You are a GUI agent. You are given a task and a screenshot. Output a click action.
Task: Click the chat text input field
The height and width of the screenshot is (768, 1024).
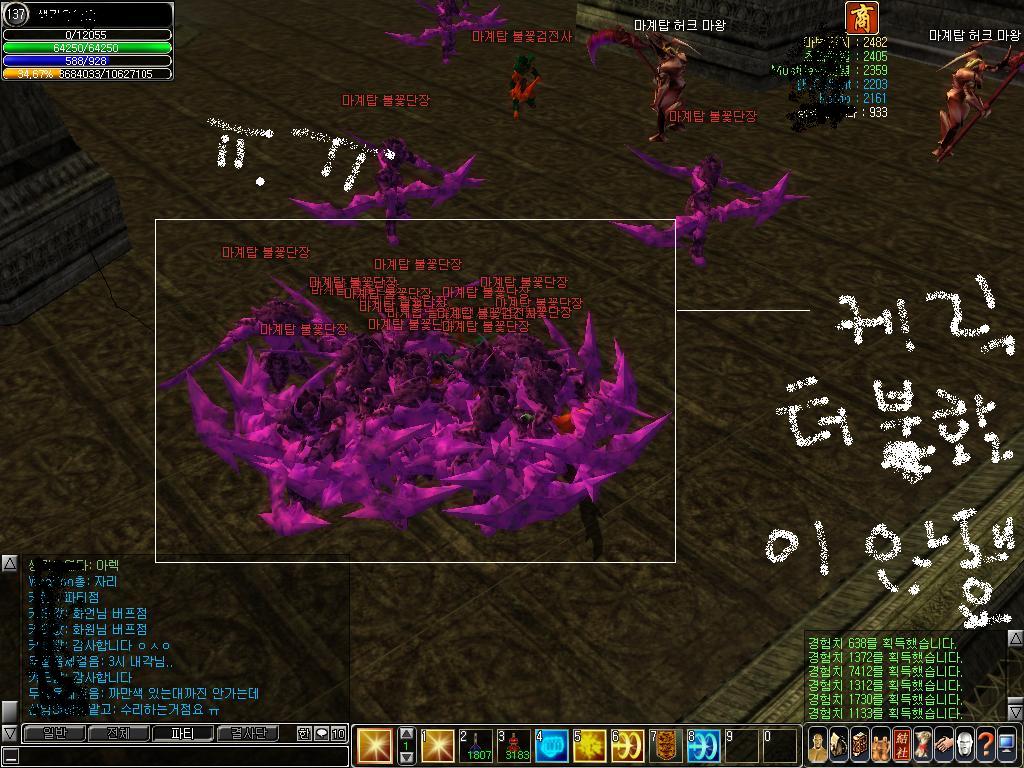(180, 756)
